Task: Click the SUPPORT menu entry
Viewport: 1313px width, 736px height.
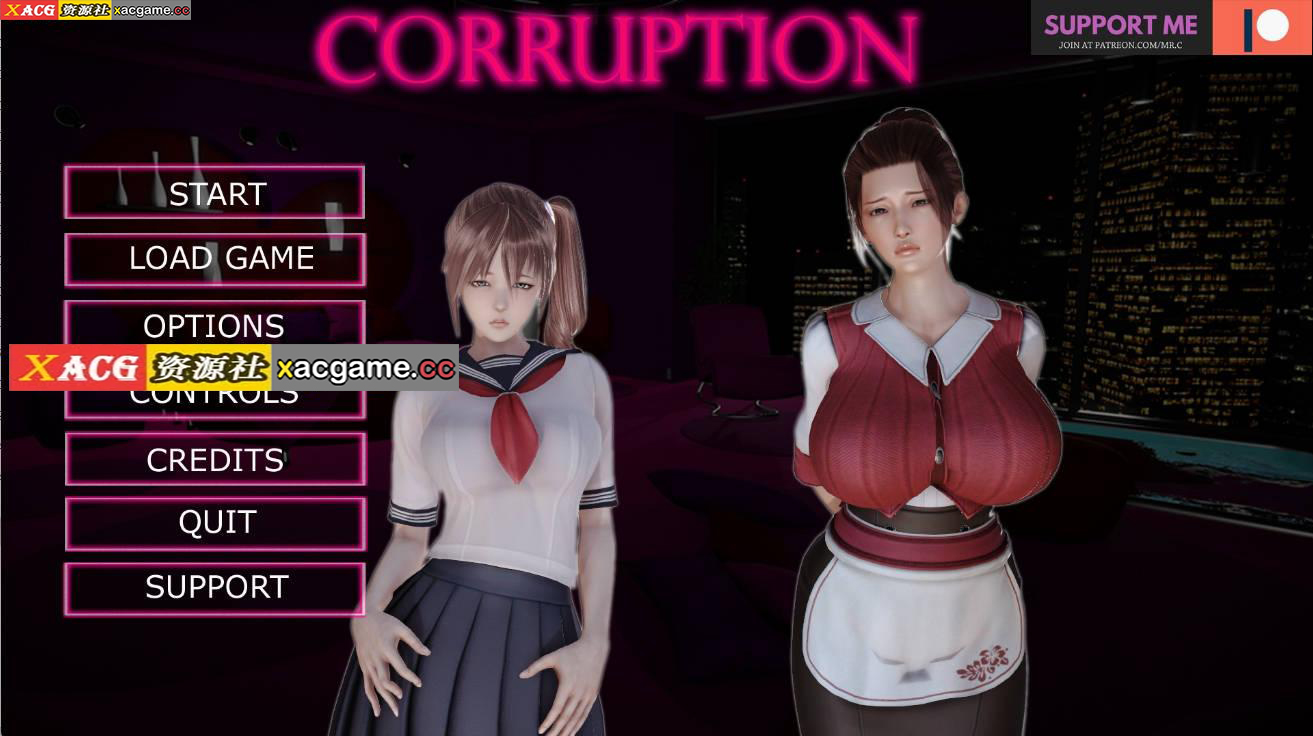Action: coord(214,587)
